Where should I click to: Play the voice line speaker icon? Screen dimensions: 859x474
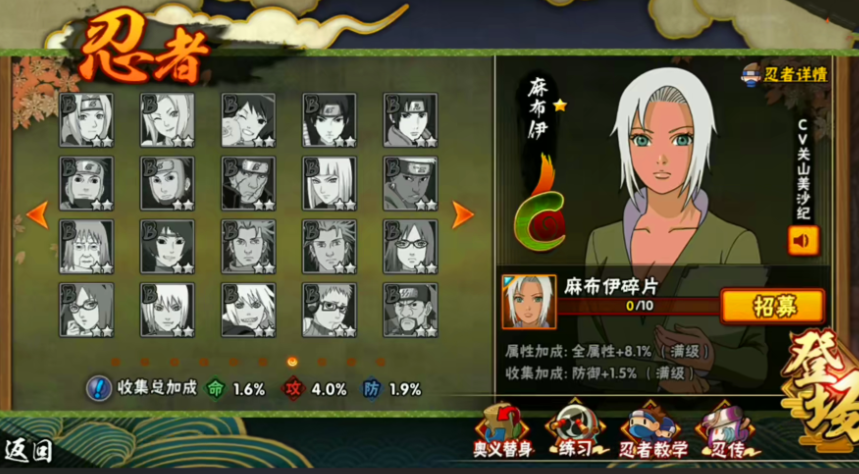pyautogui.click(x=803, y=241)
